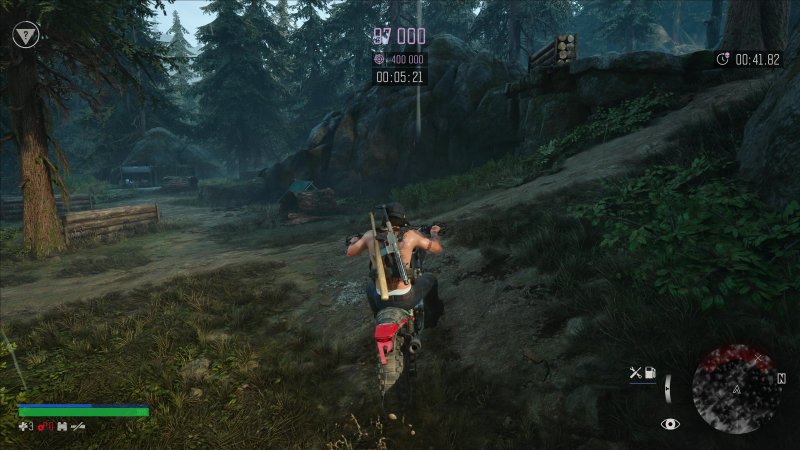The height and width of the screenshot is (450, 800).
Task: Select the medkit bandage icon
Action: pos(24,426)
